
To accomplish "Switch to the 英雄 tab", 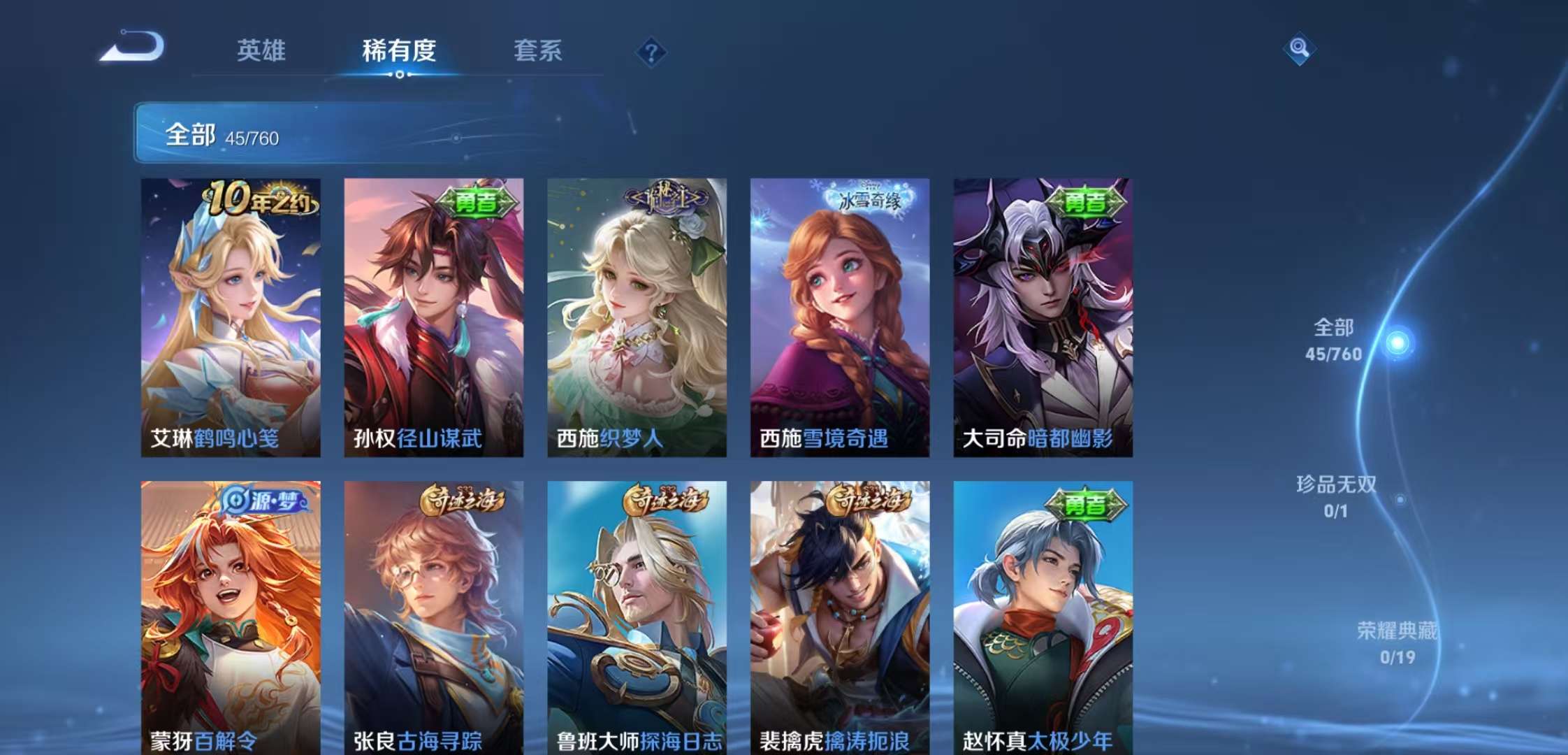I will pos(262,50).
